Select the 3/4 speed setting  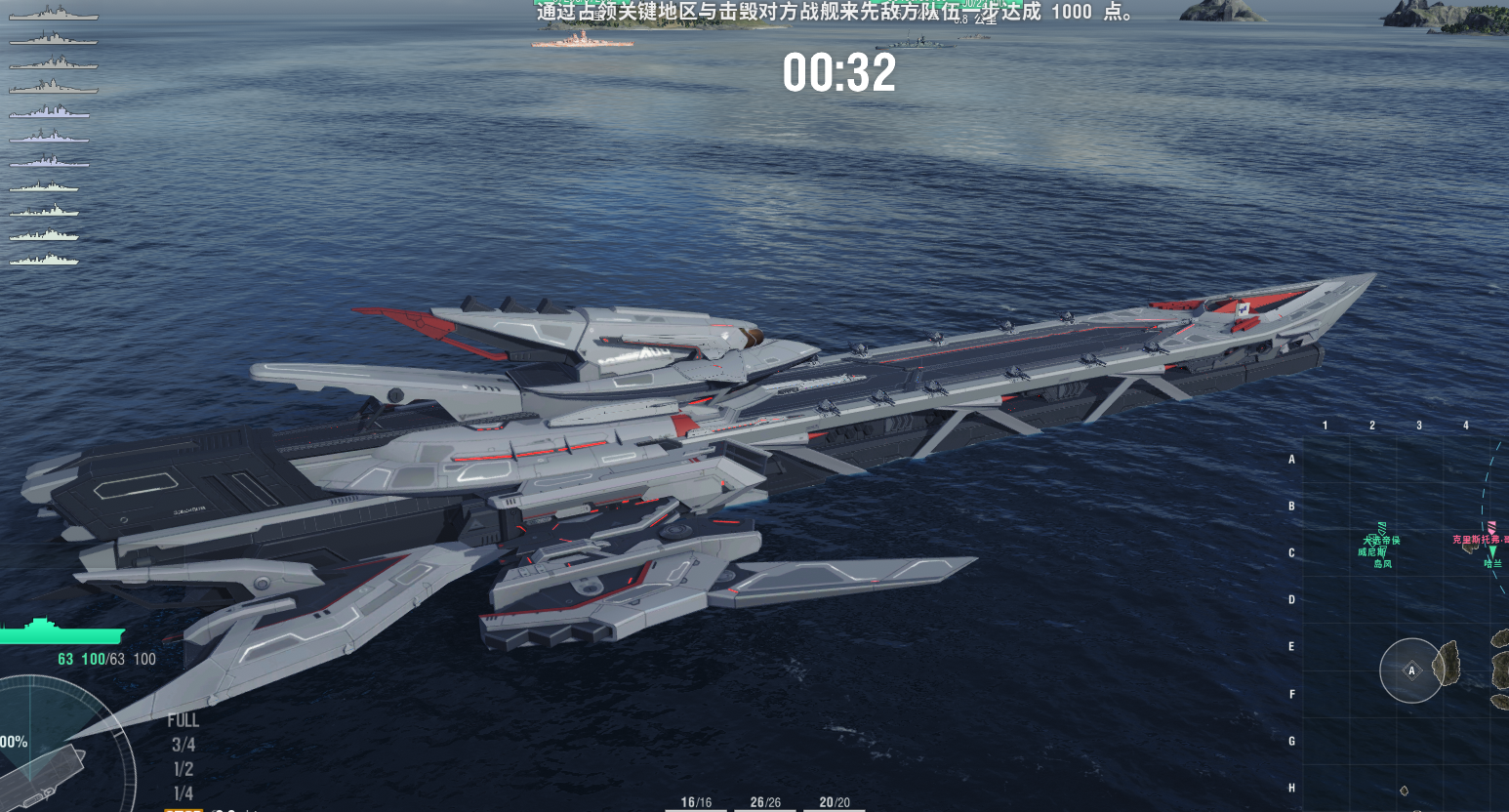182,744
